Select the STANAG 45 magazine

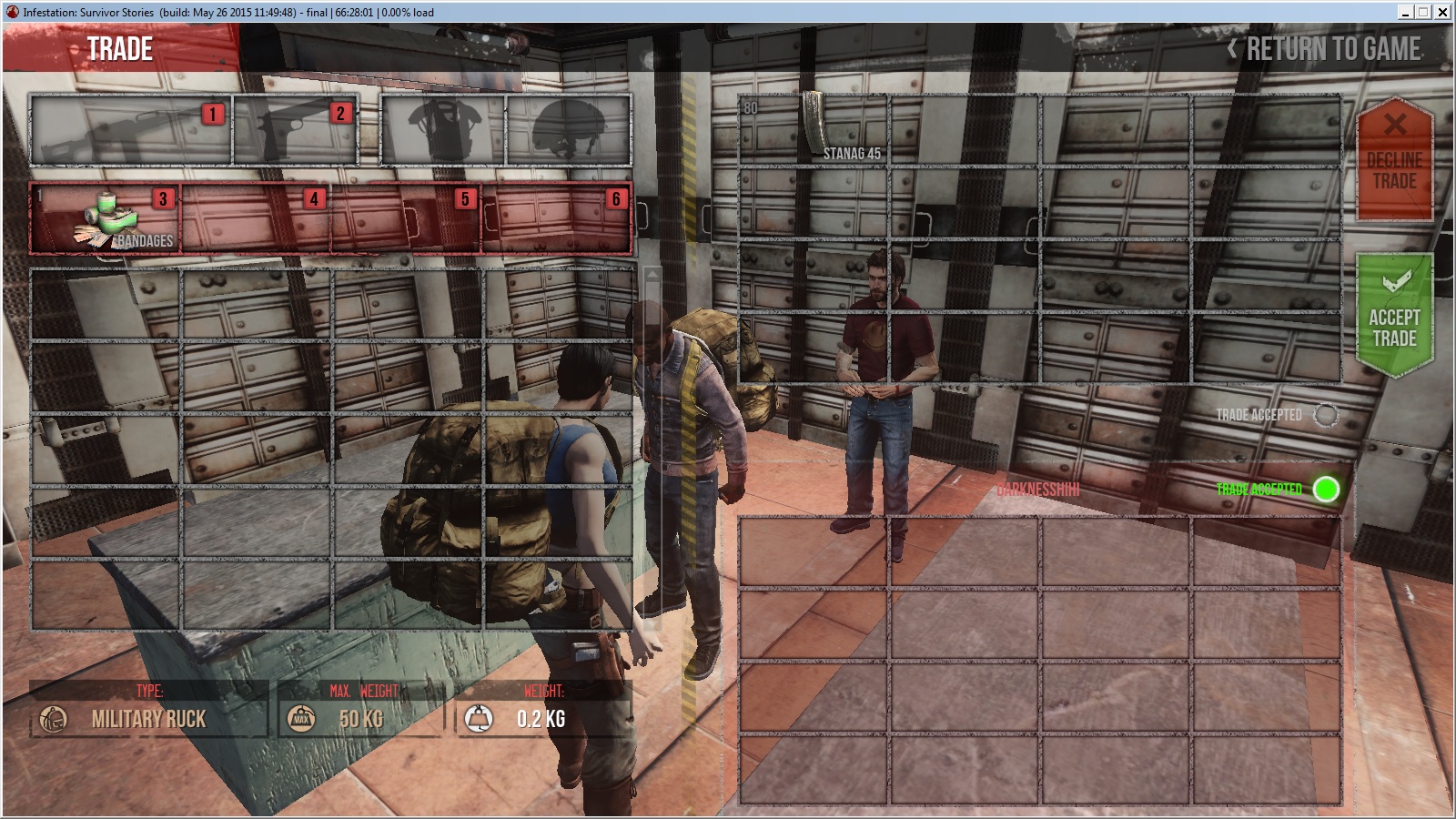[813, 129]
